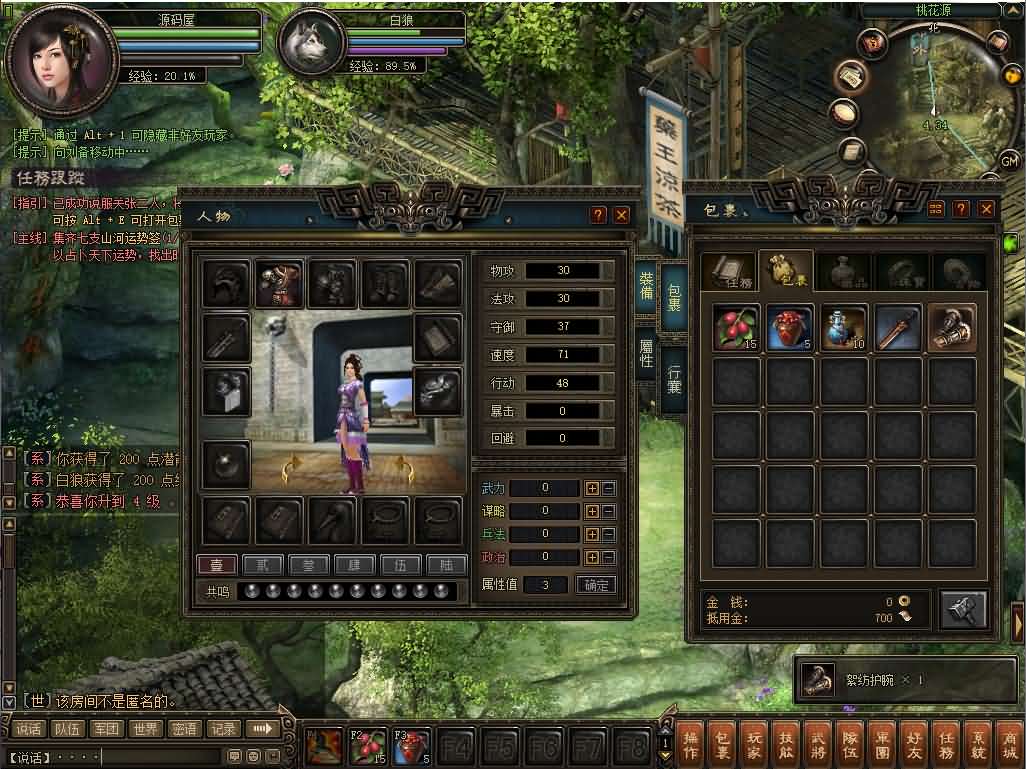Switch to equipment set 贰
Viewport: 1026px width, 769px height.
[x=264, y=565]
